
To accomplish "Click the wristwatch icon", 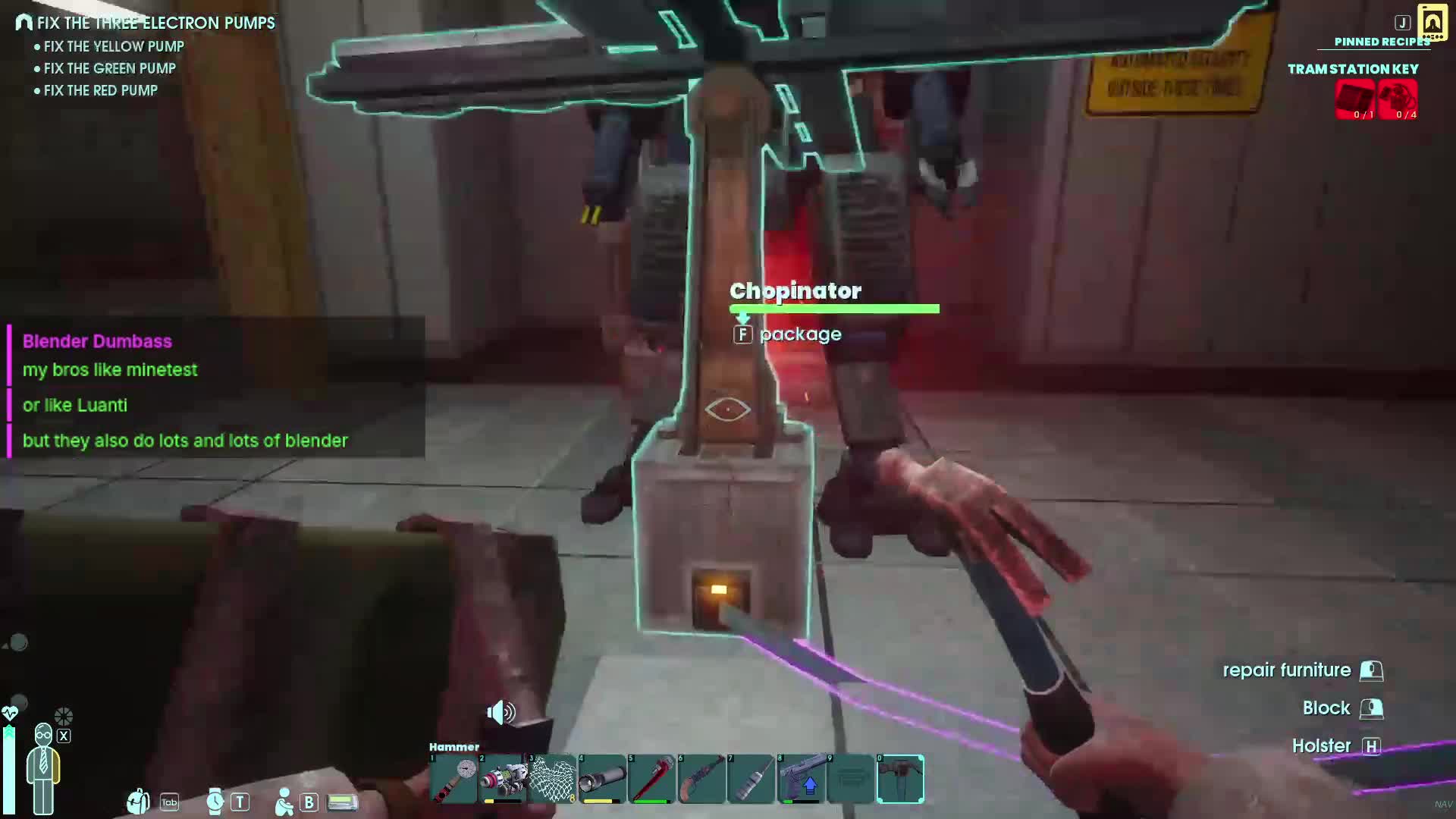I will [x=215, y=802].
